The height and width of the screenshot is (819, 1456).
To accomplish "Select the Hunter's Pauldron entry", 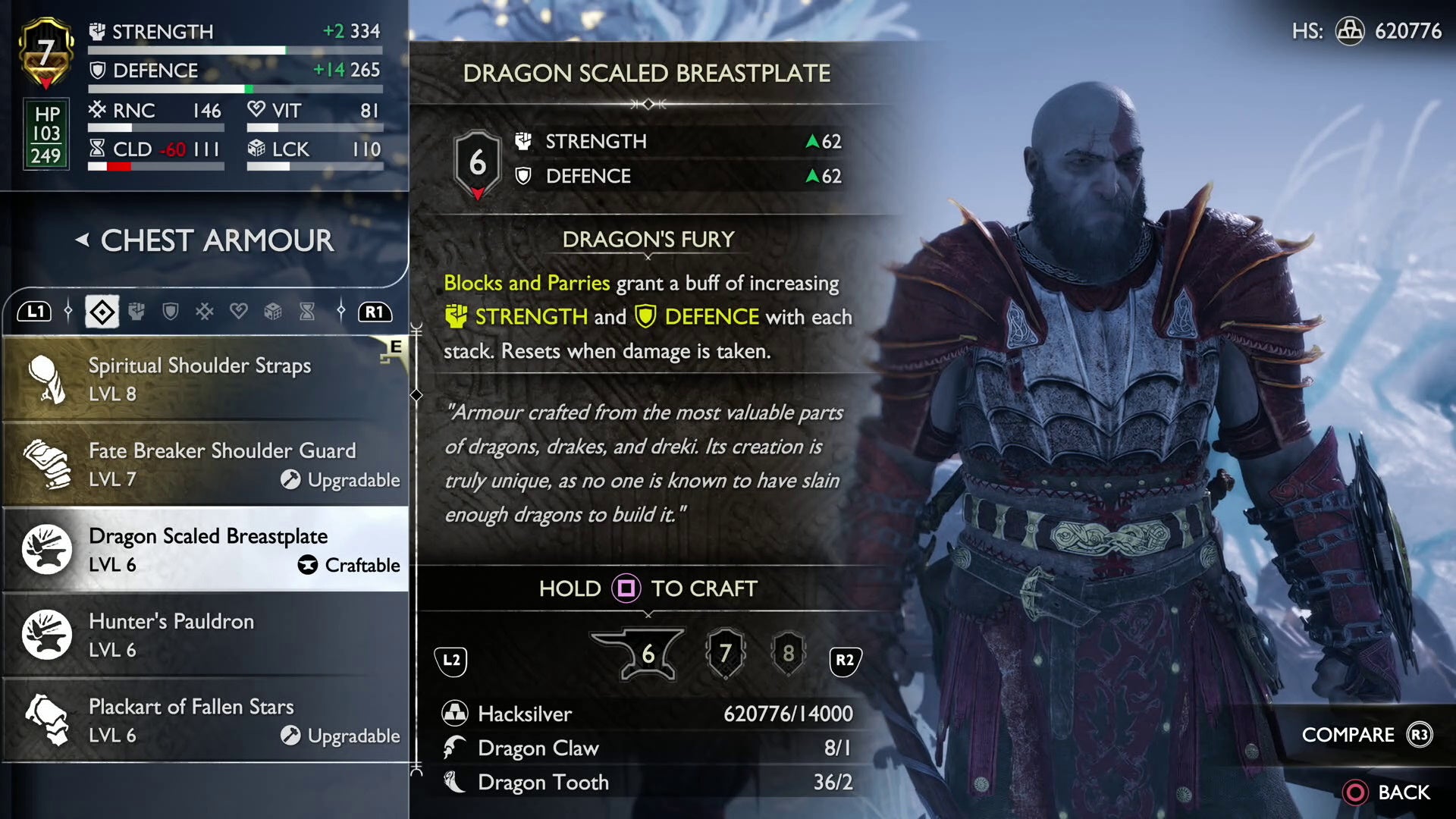I will pos(205,635).
